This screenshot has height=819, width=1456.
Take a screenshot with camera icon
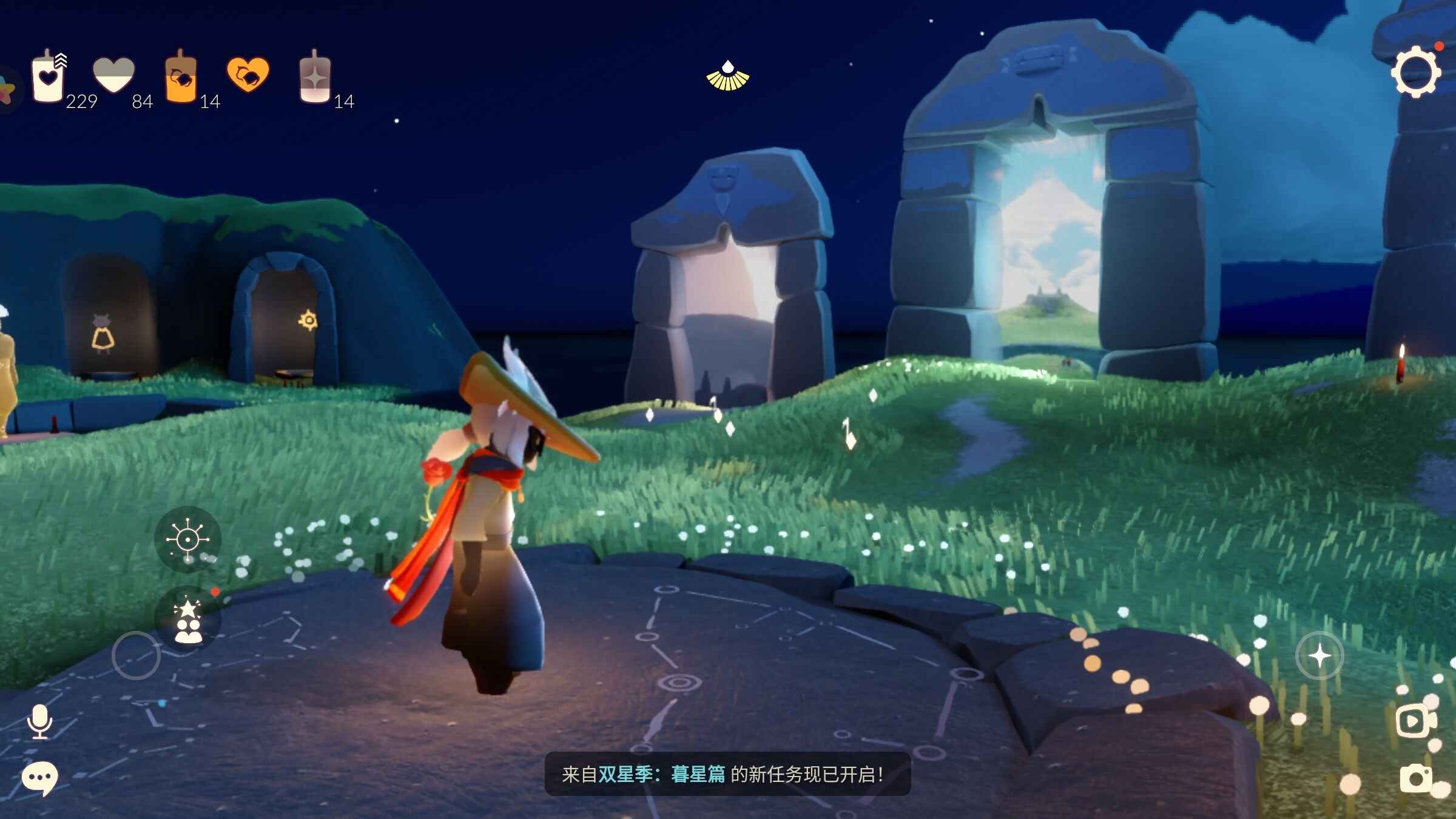click(1415, 778)
